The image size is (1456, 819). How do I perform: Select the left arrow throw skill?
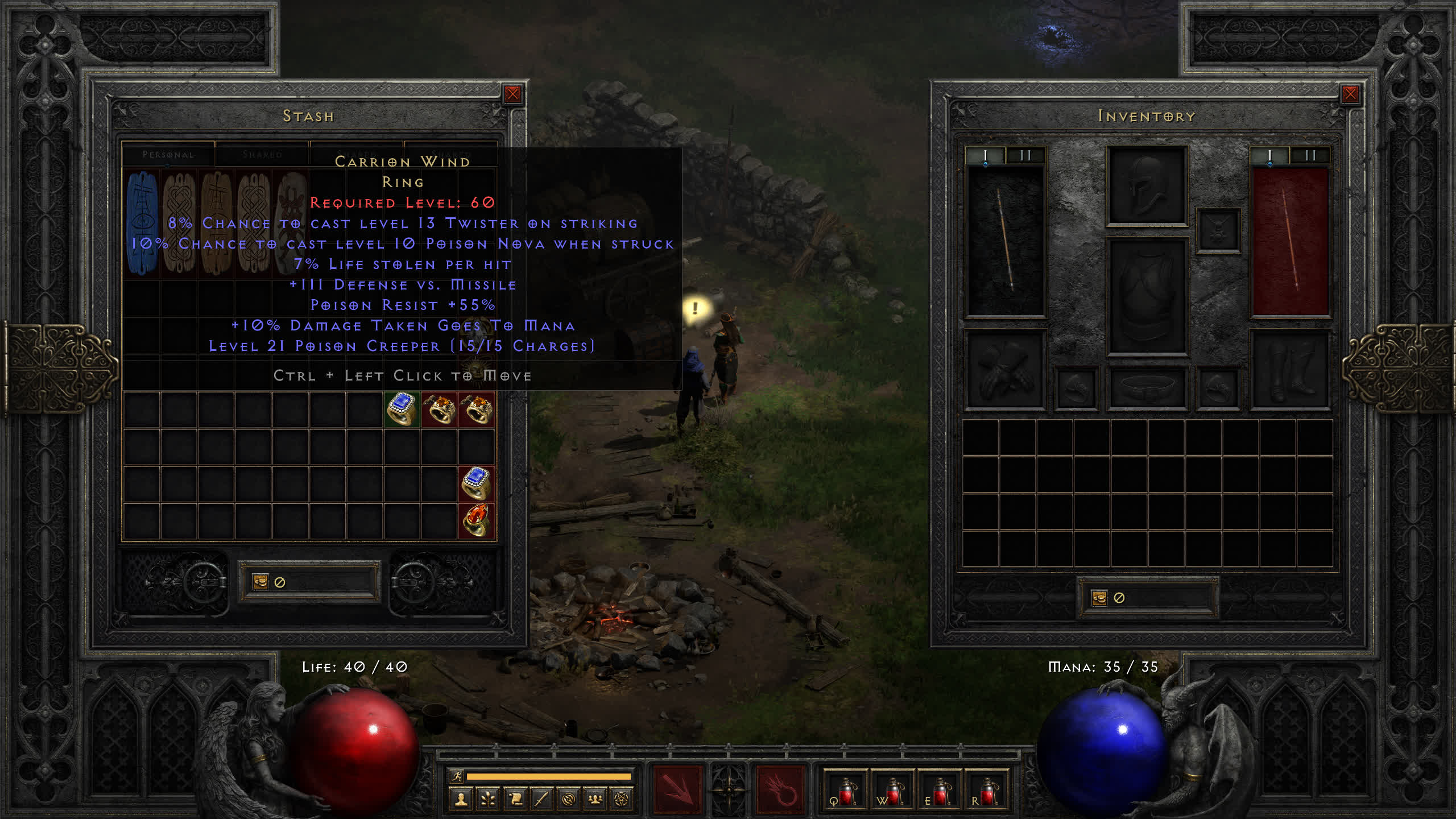tap(677, 791)
